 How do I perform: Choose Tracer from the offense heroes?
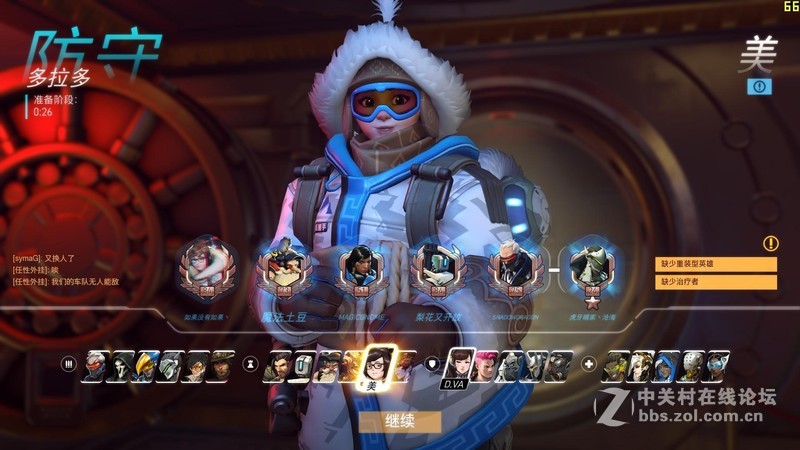point(197,366)
